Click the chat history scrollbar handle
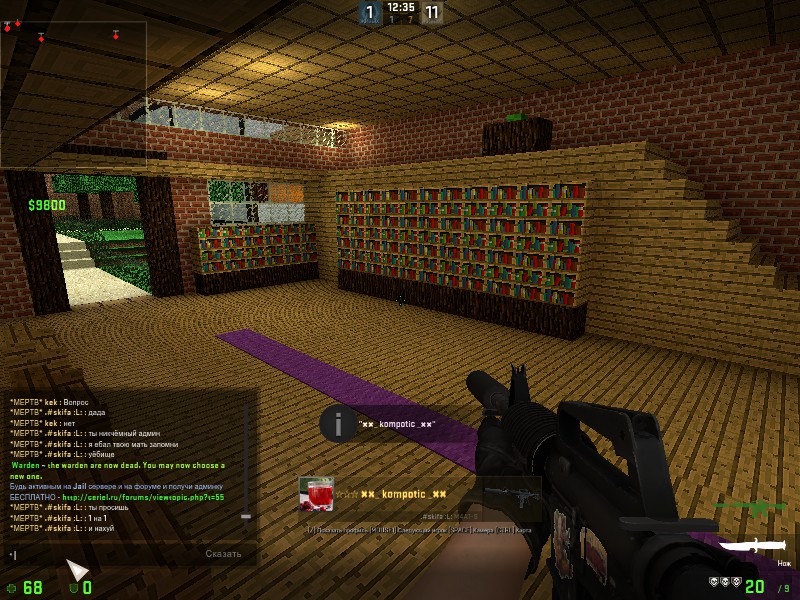The height and width of the screenshot is (600, 800). click(246, 516)
